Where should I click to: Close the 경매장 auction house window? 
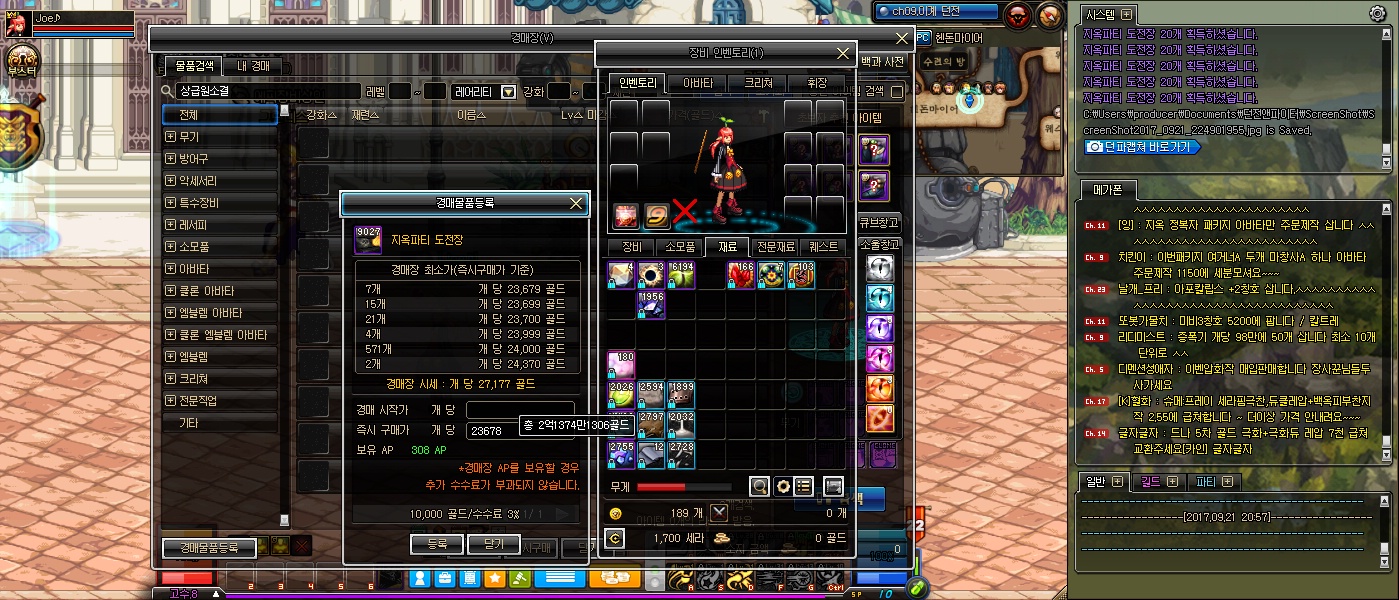click(902, 38)
